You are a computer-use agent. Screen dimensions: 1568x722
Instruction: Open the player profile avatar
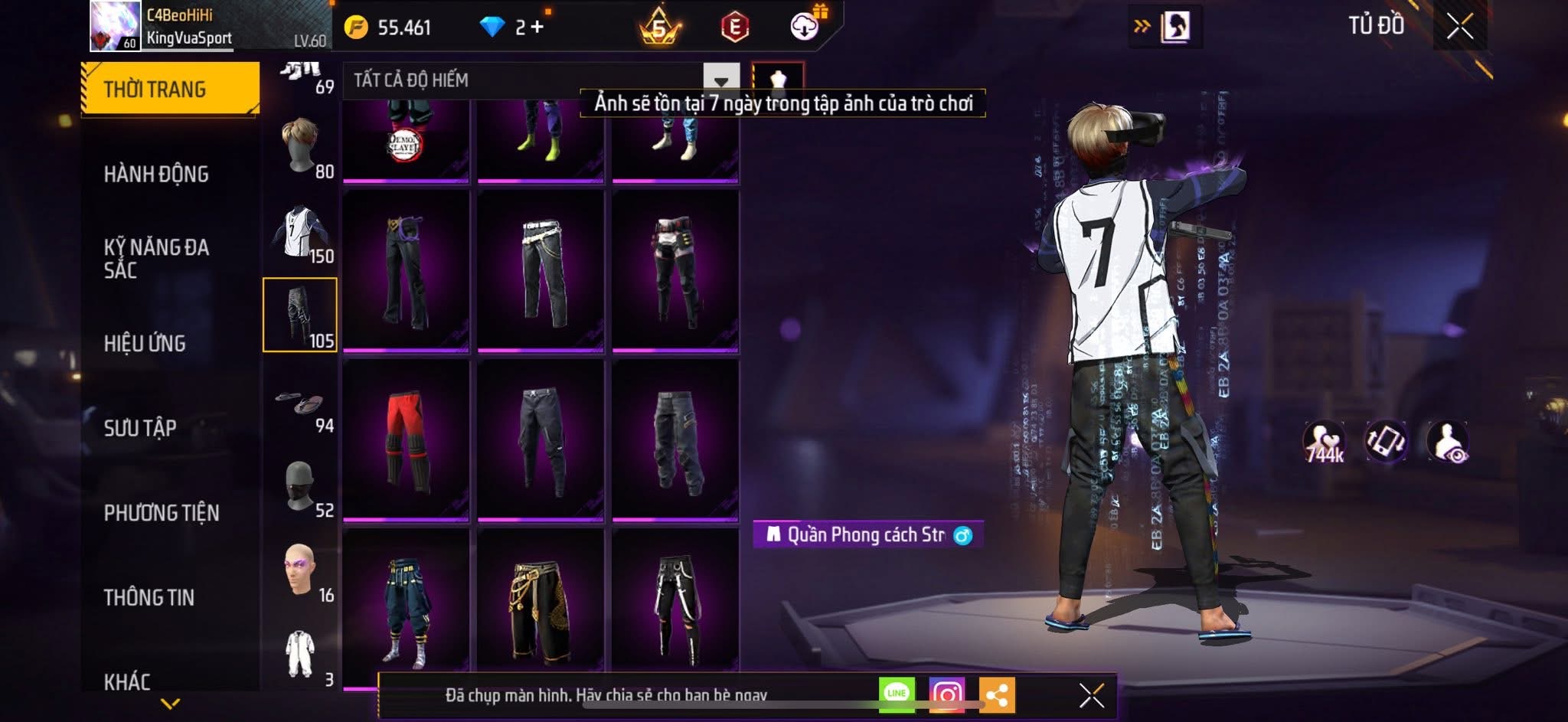[x=115, y=26]
